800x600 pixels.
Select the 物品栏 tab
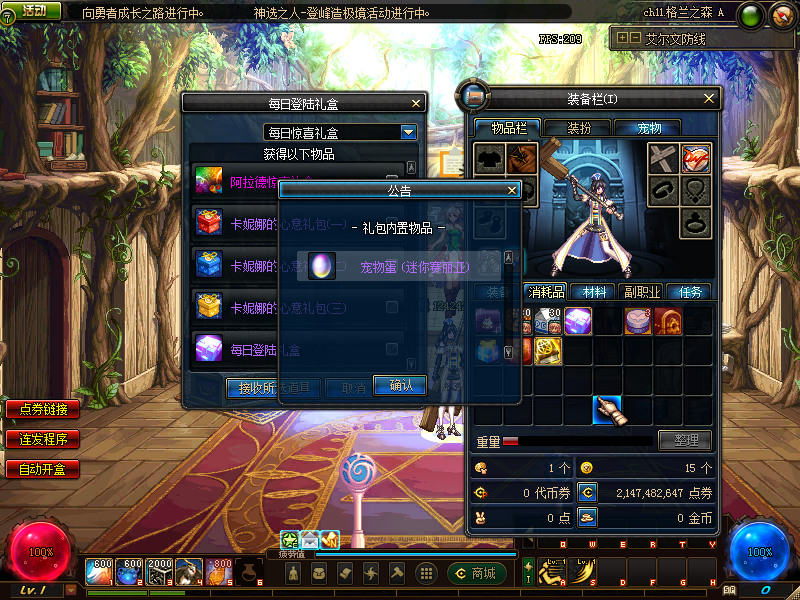[509, 128]
